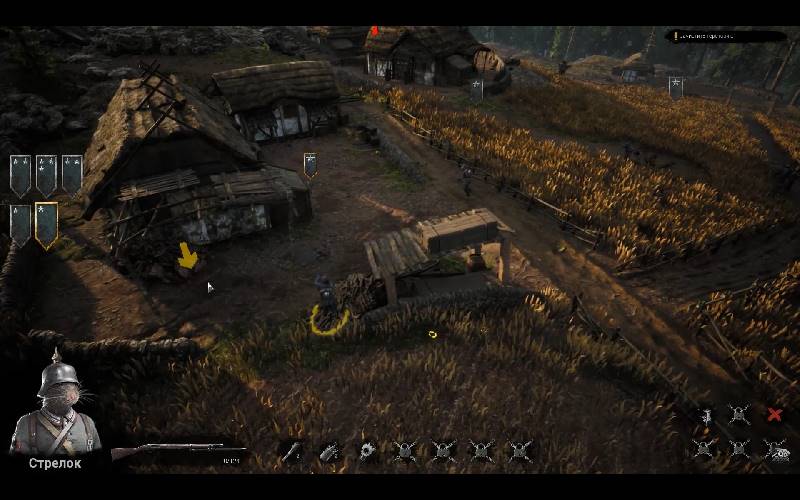Select the rifle weapon slot
The image size is (800, 500).
tap(178, 453)
